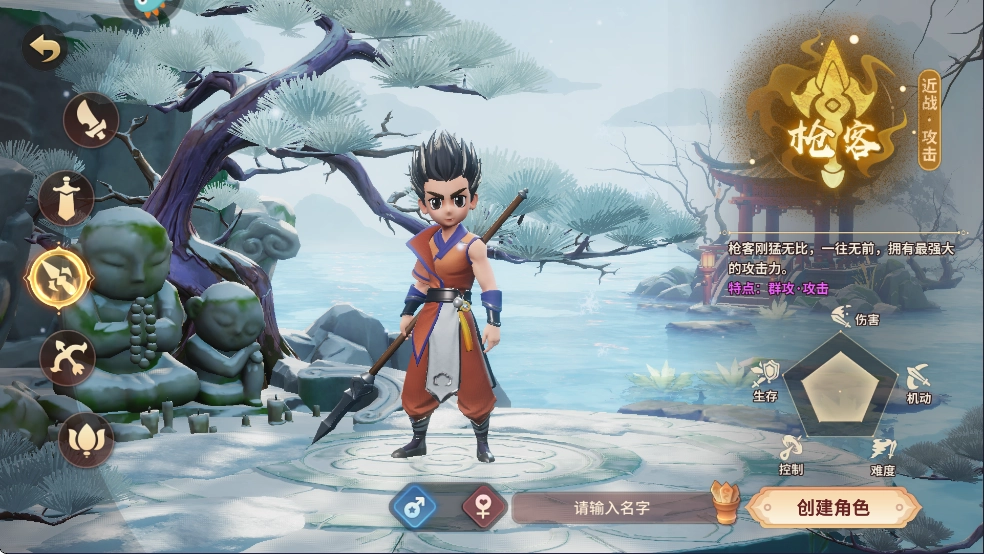Select the male gender button
Image resolution: width=984 pixels, height=554 pixels.
(x=420, y=507)
